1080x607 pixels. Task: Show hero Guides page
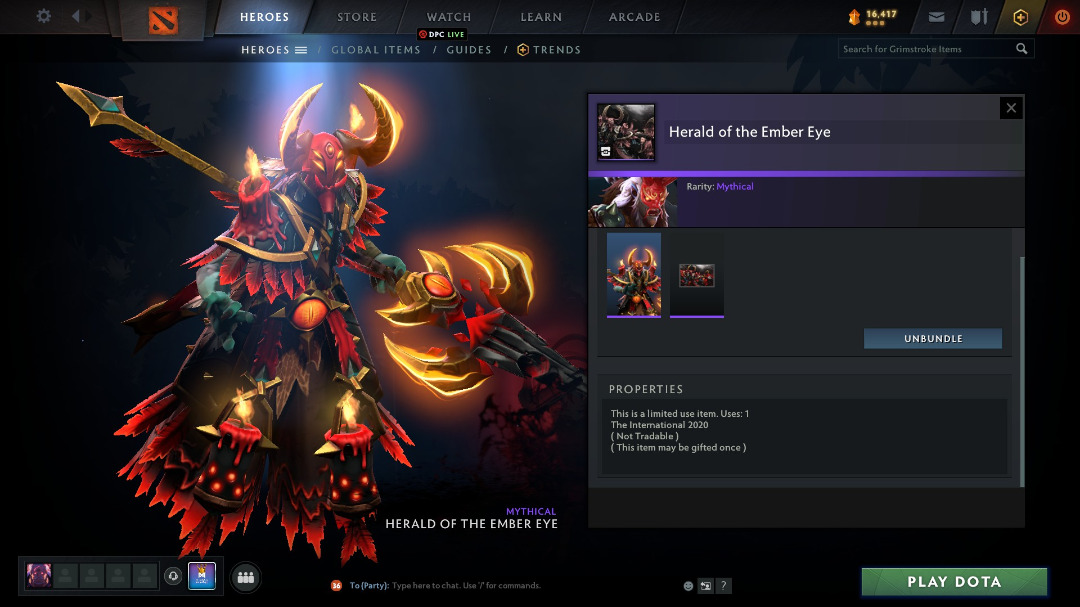click(x=469, y=50)
